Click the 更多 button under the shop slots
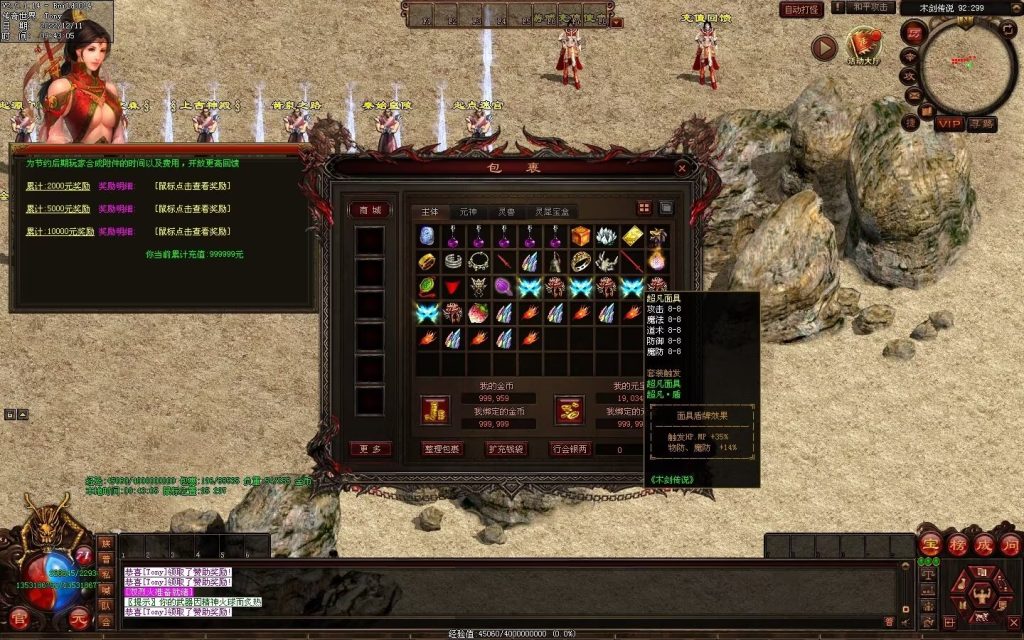Screen dimensions: 1024x640 coord(369,449)
